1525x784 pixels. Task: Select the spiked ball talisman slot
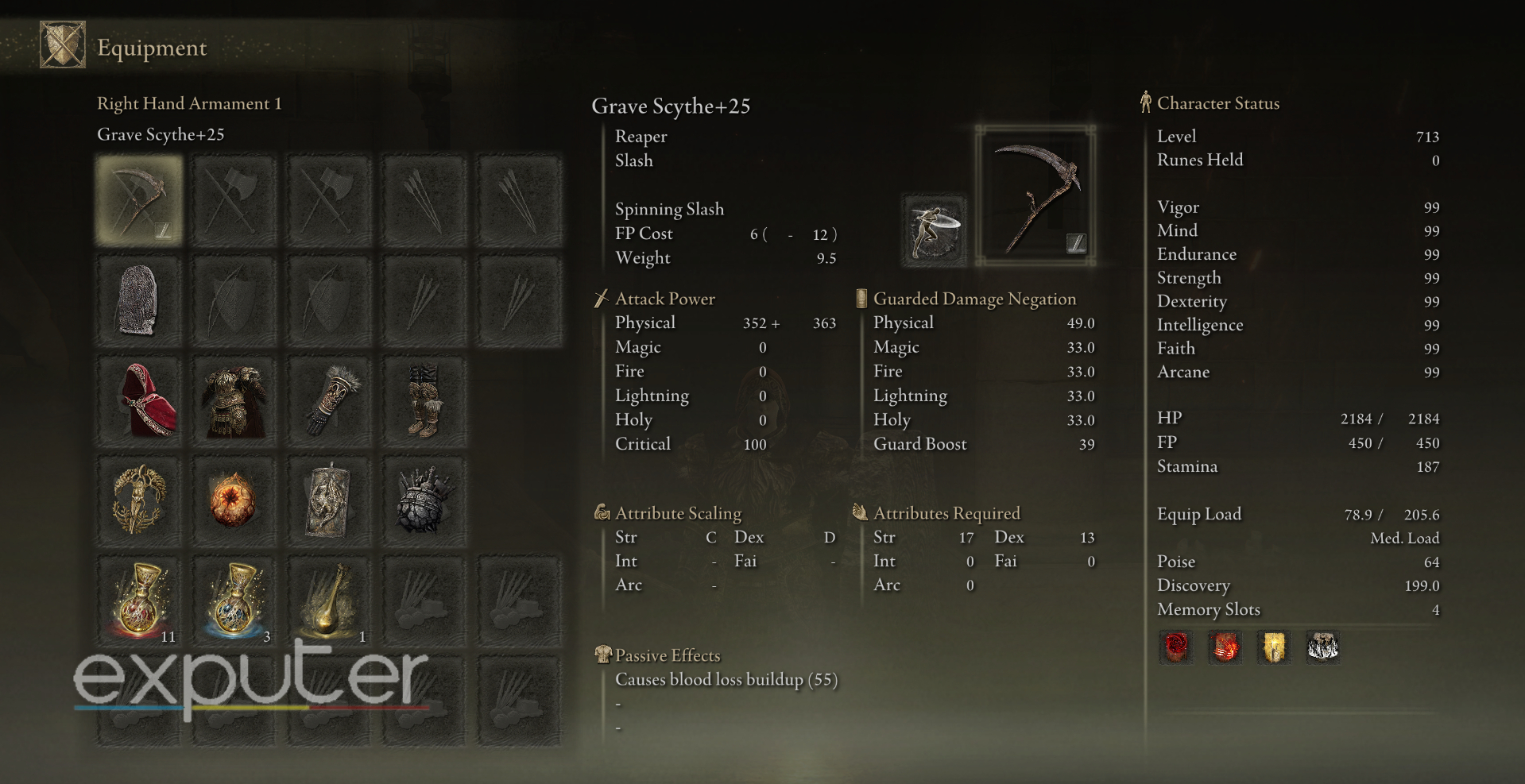[x=424, y=500]
